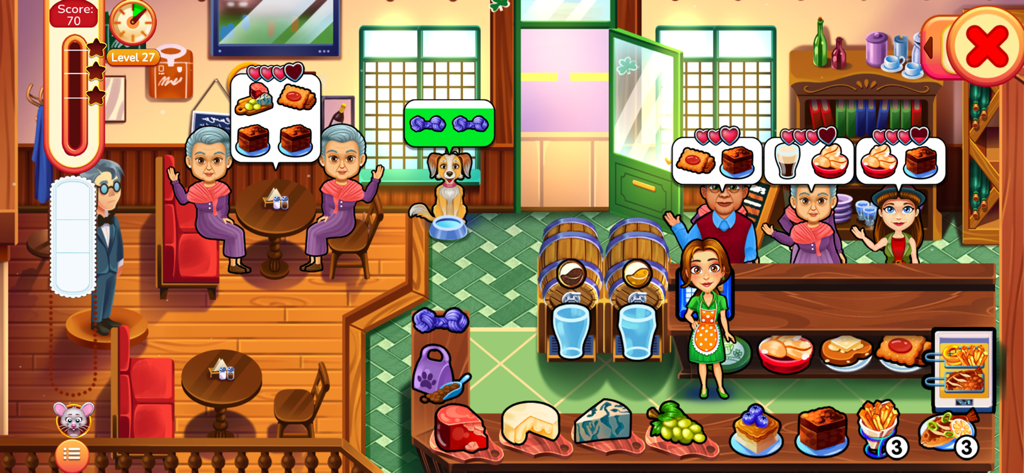This screenshot has height=473, width=1024.
Task: Select the blueberry cheesecake slice
Action: (755, 428)
